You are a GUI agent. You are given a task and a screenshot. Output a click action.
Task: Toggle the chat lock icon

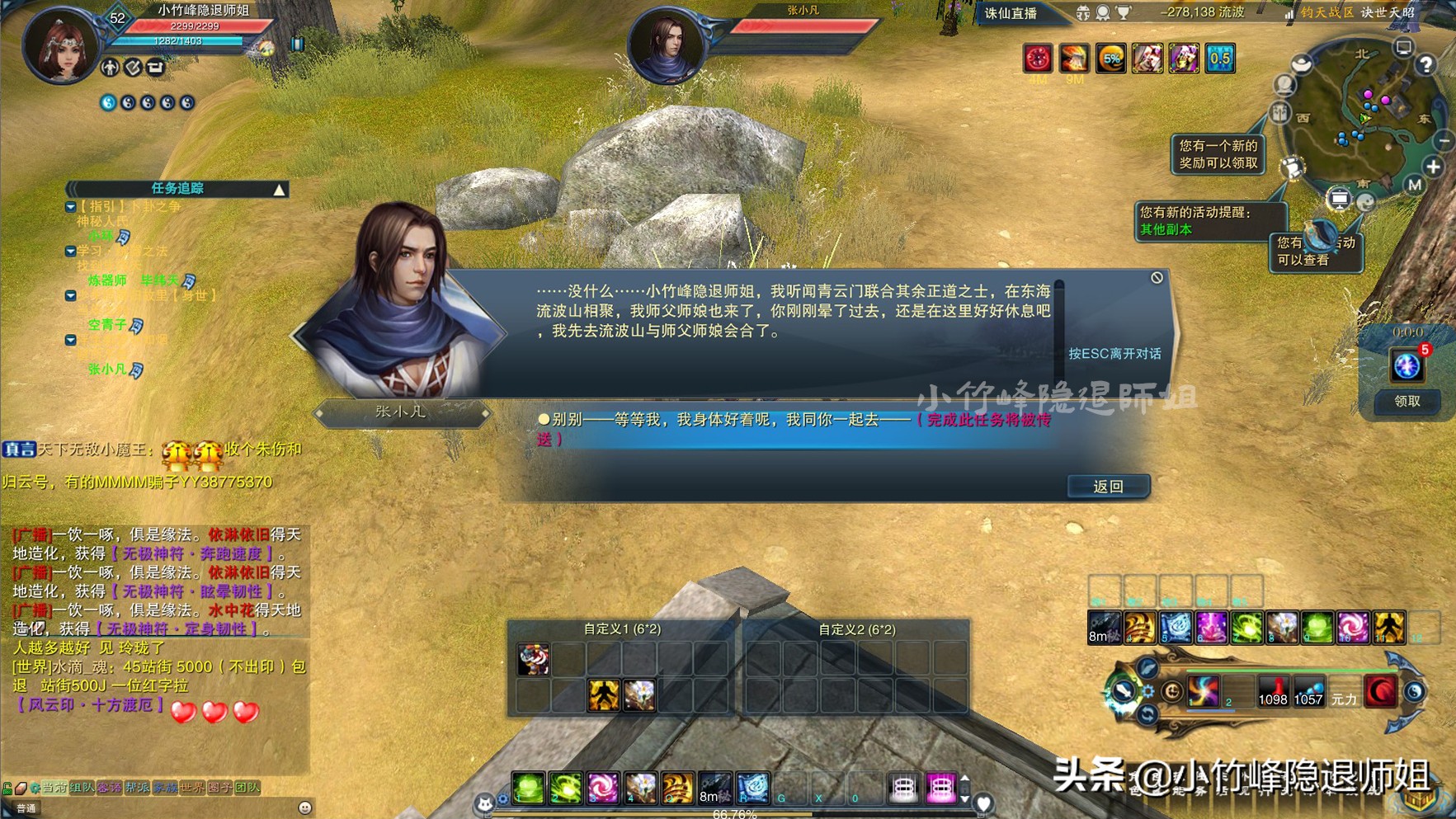pyautogui.click(x=6, y=787)
